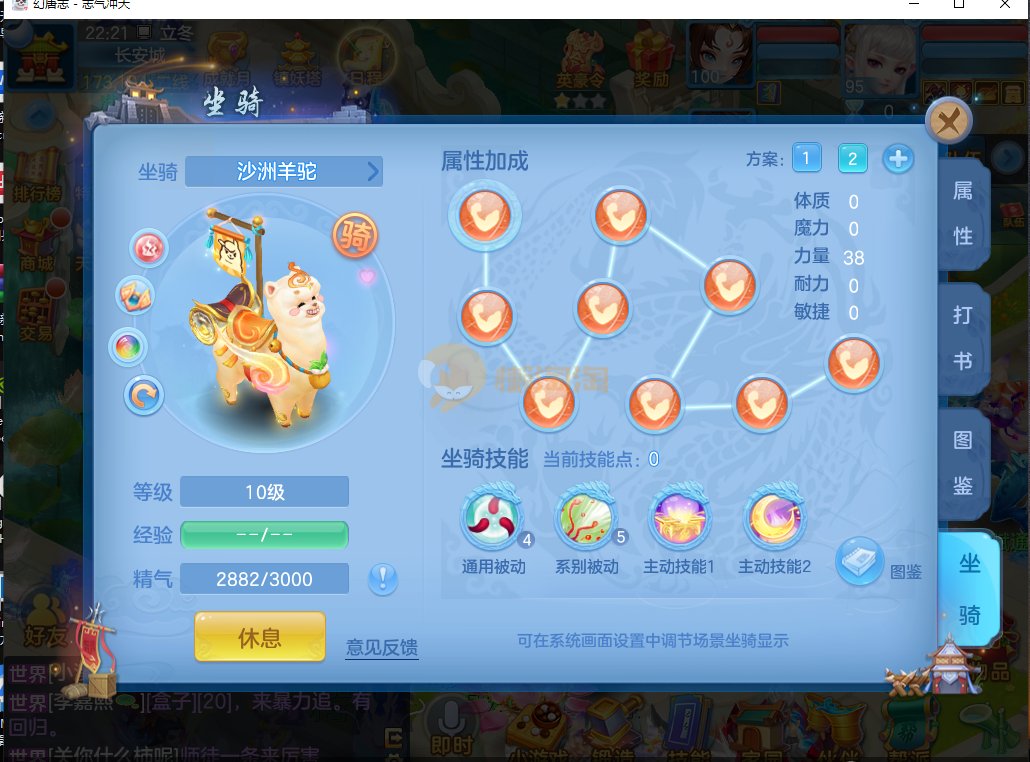
Task: Click the yellow 休息 button
Action: tap(260, 637)
